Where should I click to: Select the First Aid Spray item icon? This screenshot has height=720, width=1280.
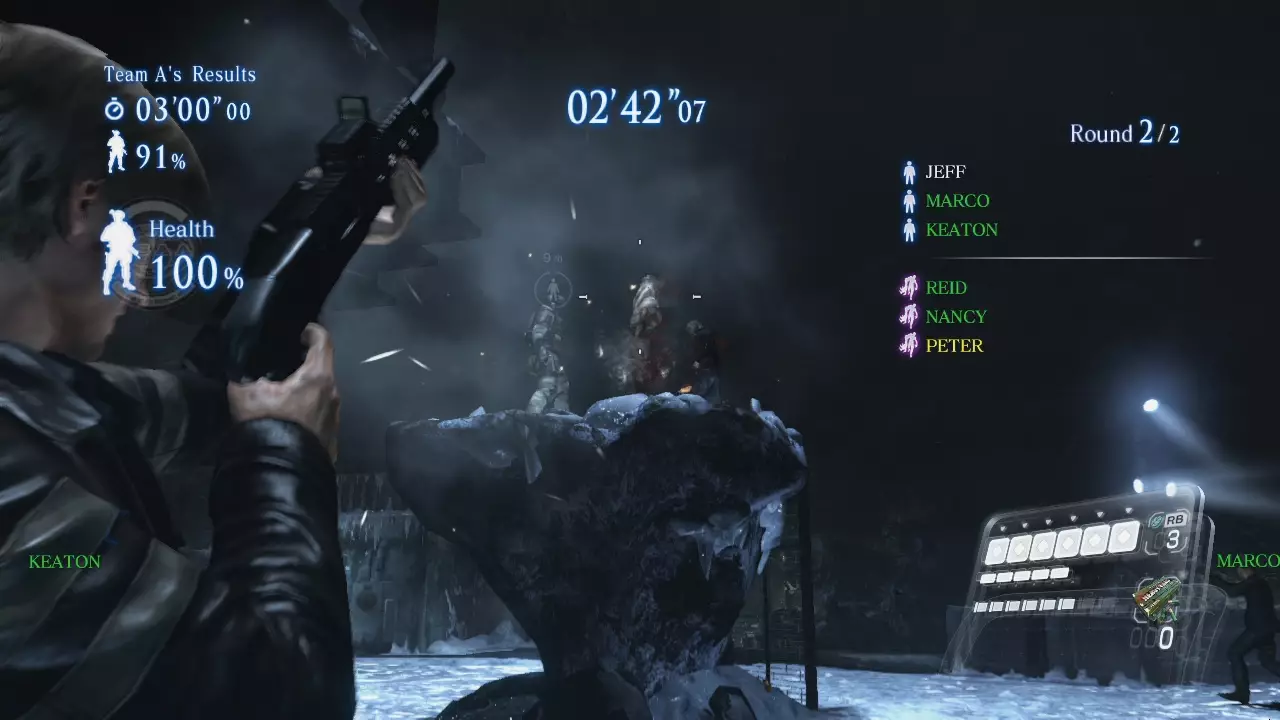tap(1157, 600)
